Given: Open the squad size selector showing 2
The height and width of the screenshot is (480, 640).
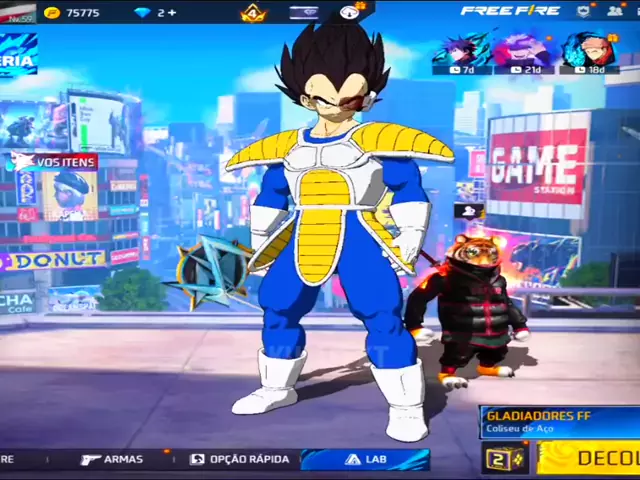Looking at the screenshot, I should 505,458.
